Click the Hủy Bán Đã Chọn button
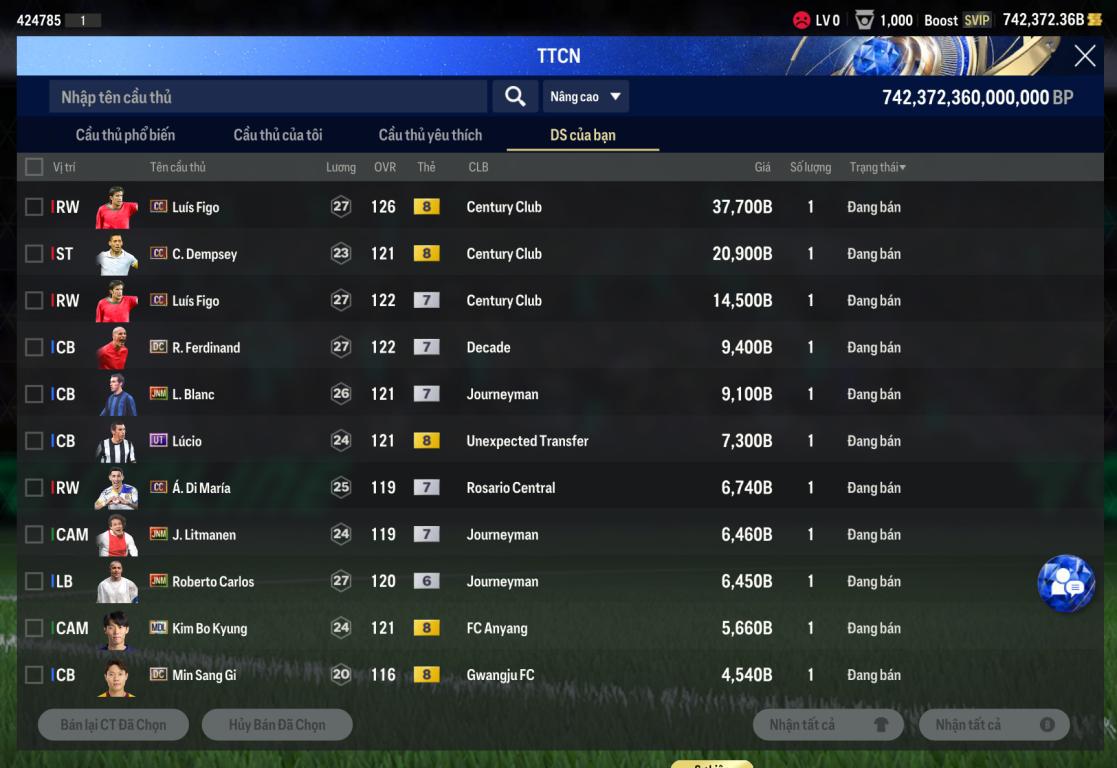Image resolution: width=1117 pixels, height=768 pixels. (277, 725)
